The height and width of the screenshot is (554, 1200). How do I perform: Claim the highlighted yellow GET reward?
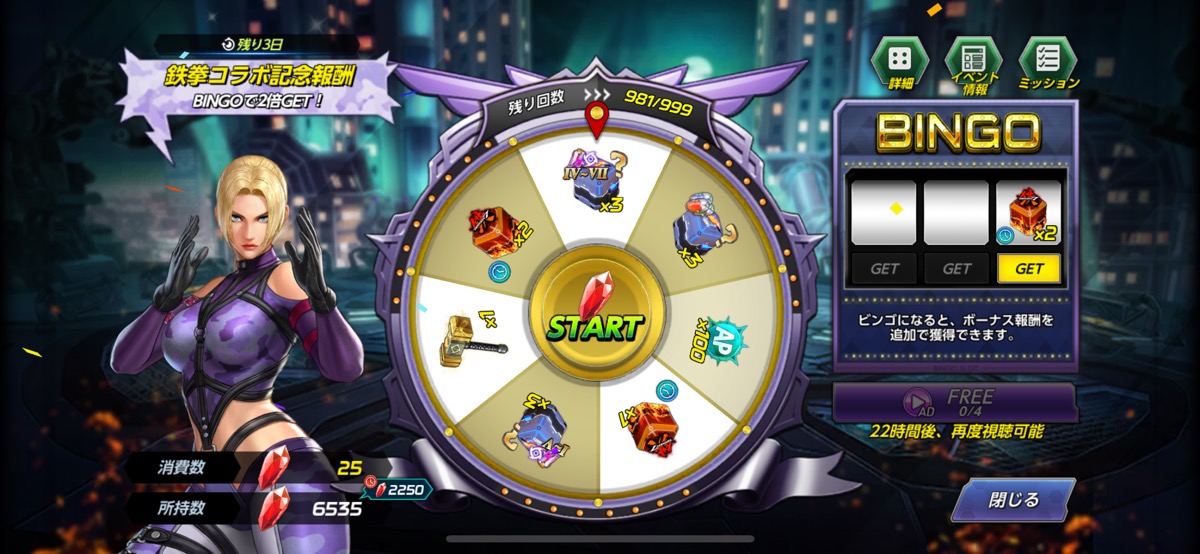(x=1028, y=268)
